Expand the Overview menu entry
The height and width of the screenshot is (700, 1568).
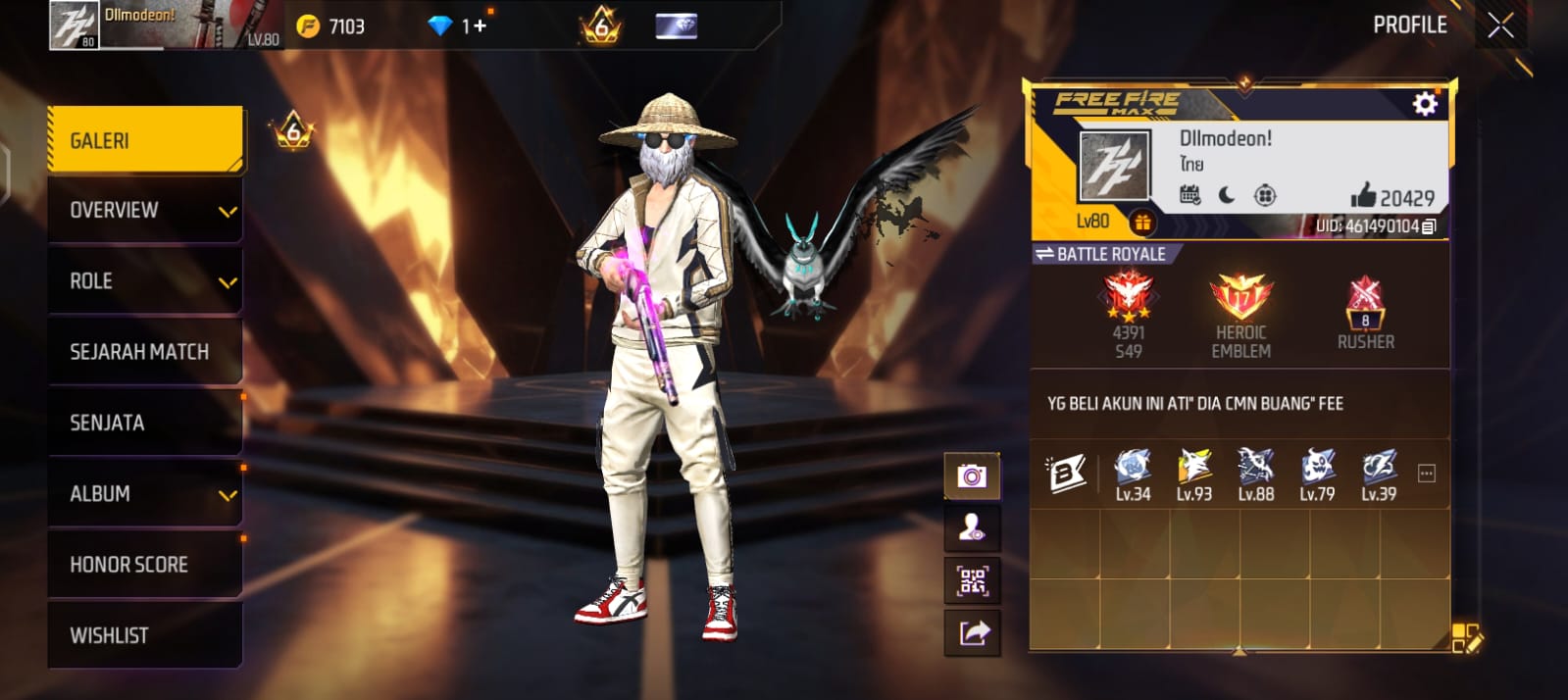tap(145, 210)
